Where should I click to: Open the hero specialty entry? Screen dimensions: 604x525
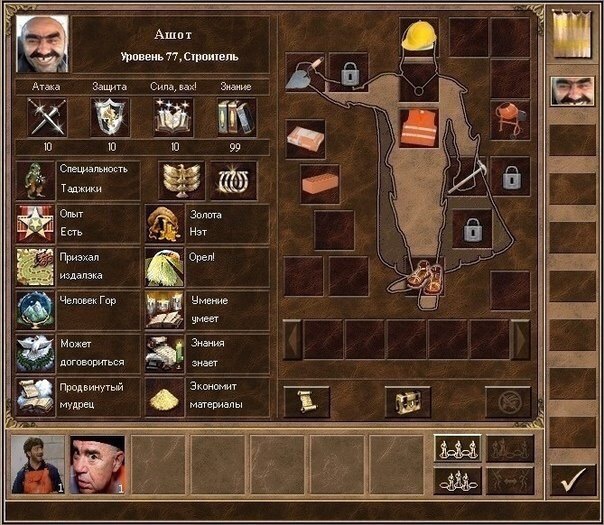tap(38, 181)
